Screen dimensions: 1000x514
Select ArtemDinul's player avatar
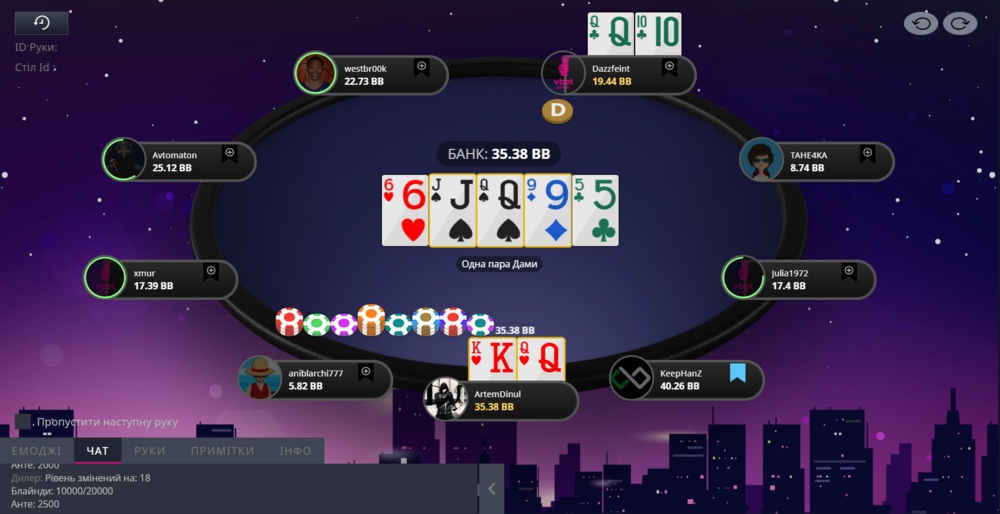(446, 399)
